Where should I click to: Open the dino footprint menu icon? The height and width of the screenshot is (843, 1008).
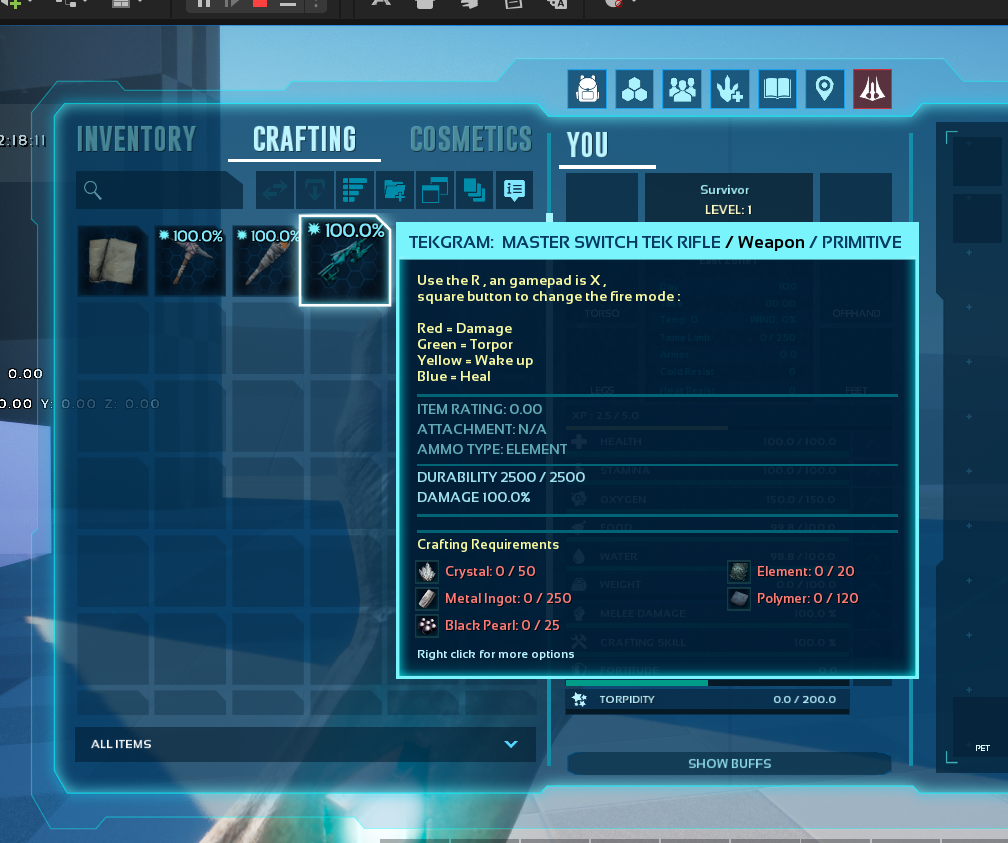(728, 90)
